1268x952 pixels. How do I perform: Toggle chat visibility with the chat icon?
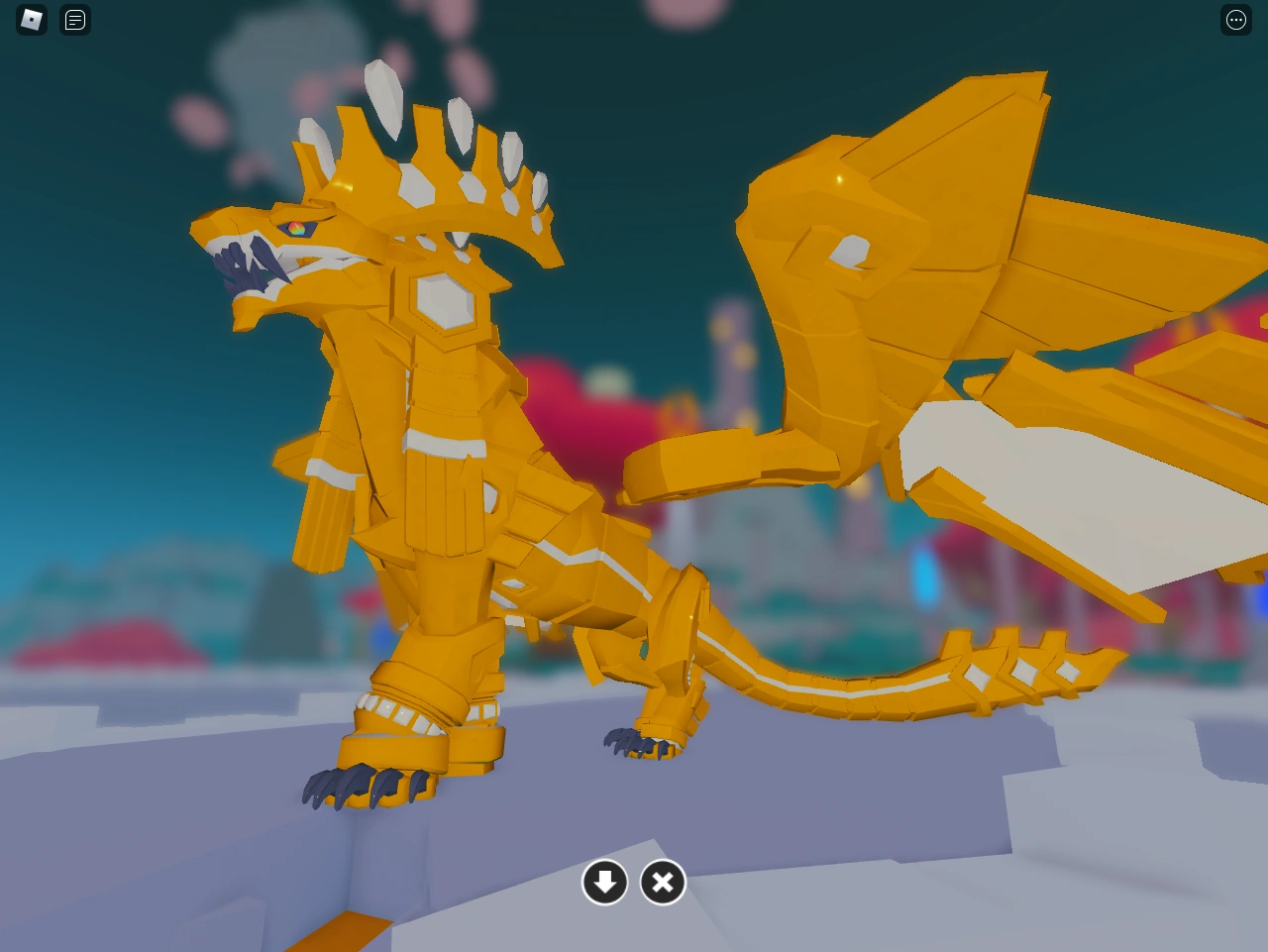point(74,19)
